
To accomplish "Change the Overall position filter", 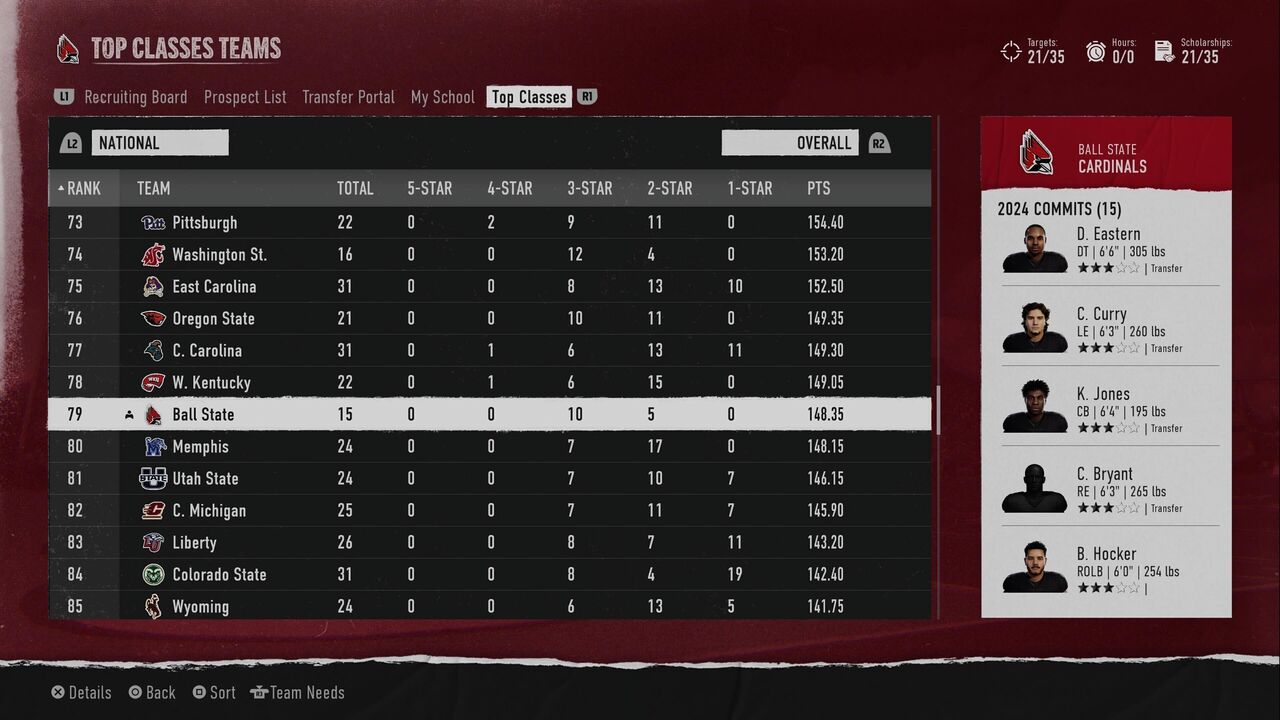I will 790,143.
